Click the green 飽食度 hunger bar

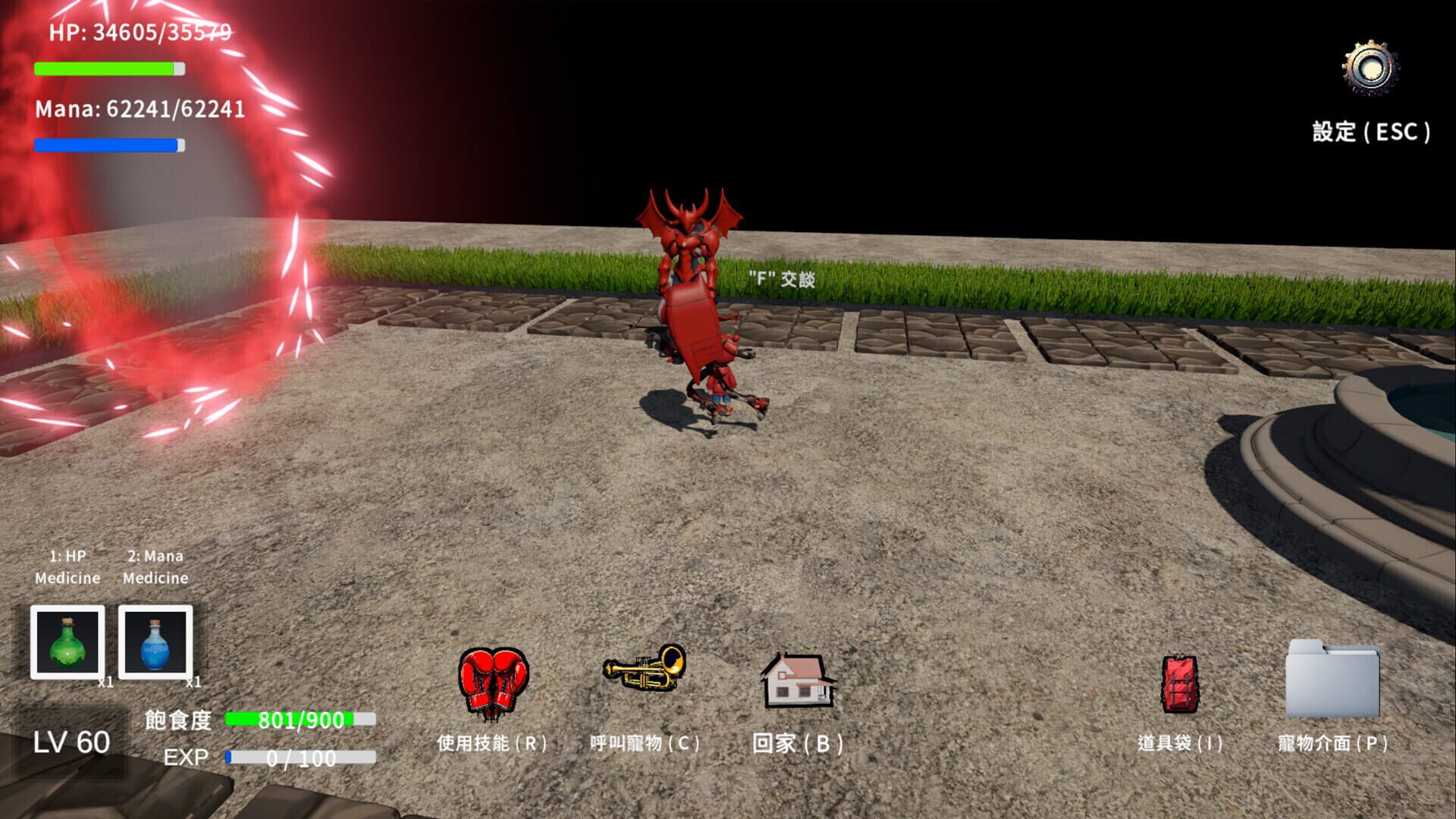300,717
